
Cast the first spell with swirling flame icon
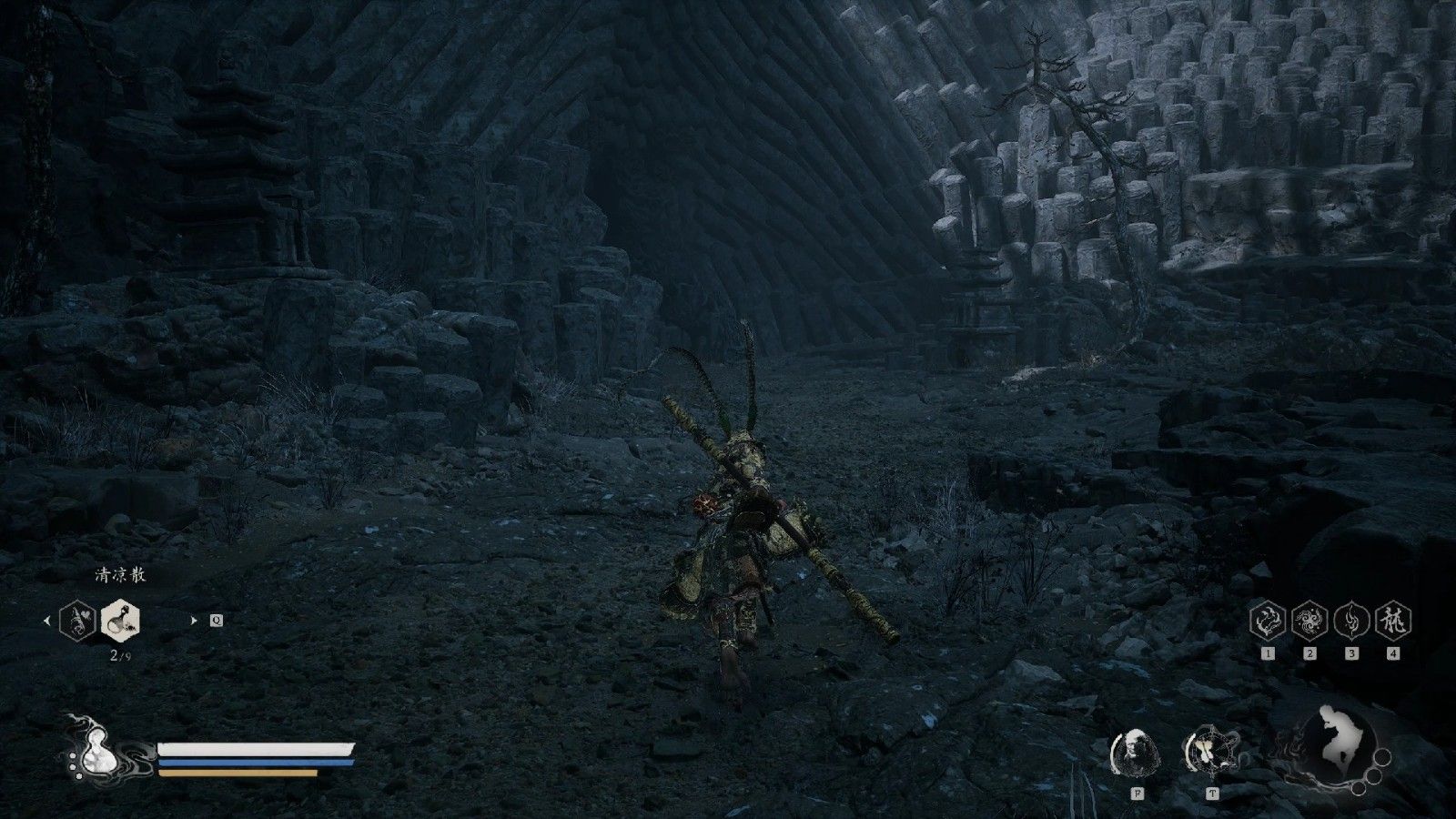click(1268, 621)
